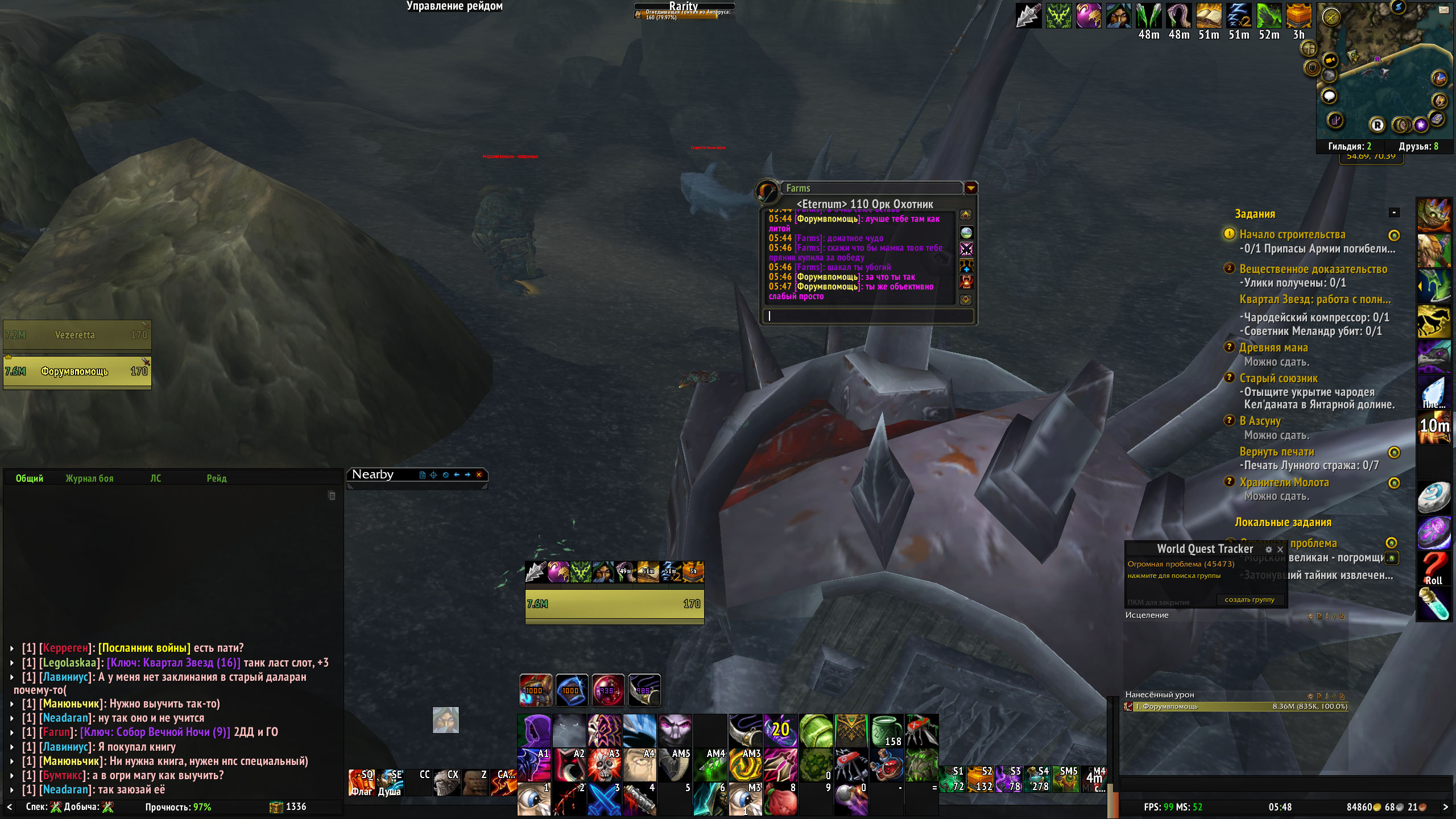Select Vezeretta in the raid frames
Screen dimensions: 1456x819
77,335
